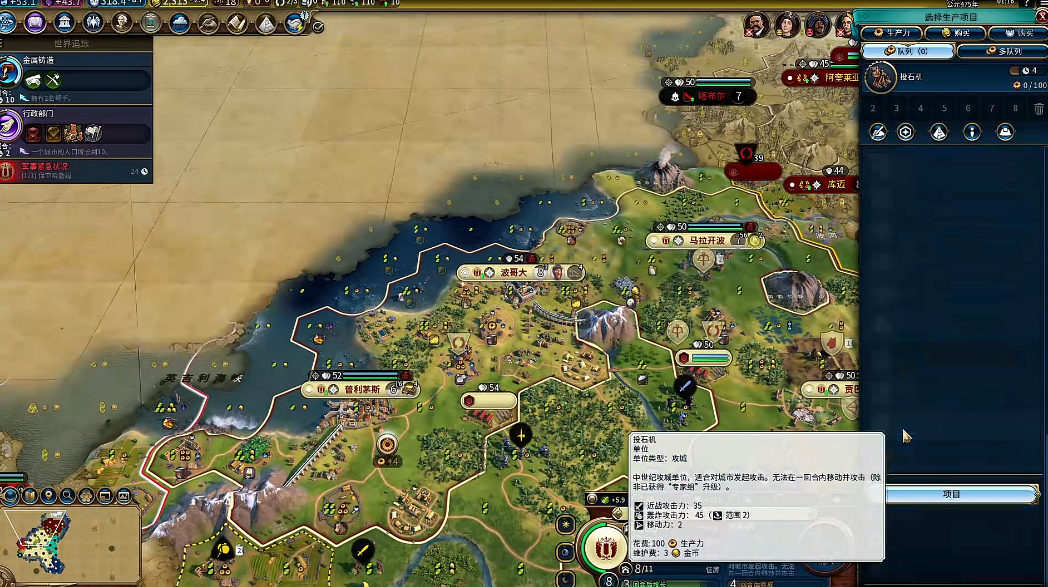
Task: Click the pyramid wonder filter icon
Action: point(938,132)
